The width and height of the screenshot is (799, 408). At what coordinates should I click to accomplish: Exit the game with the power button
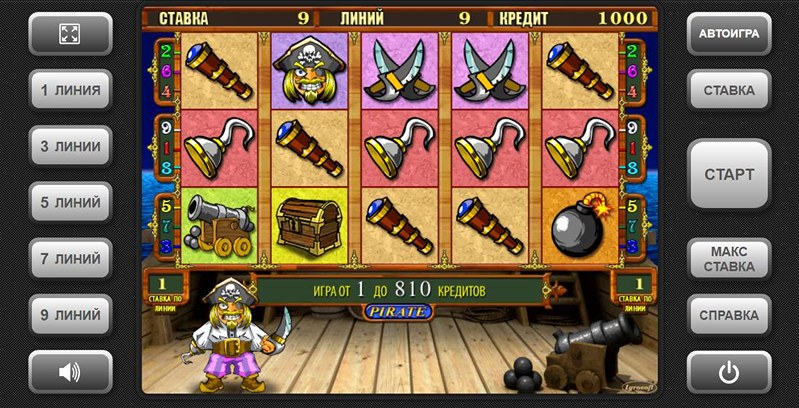pos(729,372)
